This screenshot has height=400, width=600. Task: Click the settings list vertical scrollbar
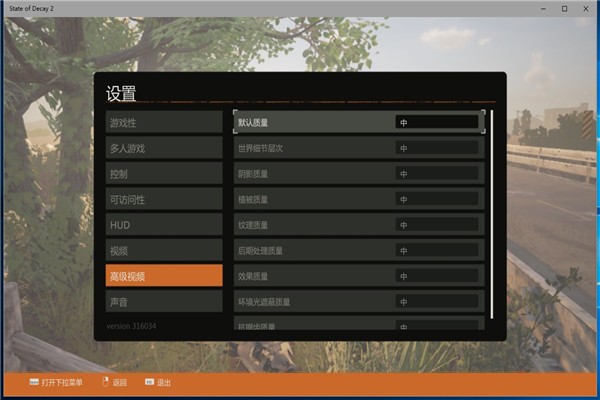[492, 212]
